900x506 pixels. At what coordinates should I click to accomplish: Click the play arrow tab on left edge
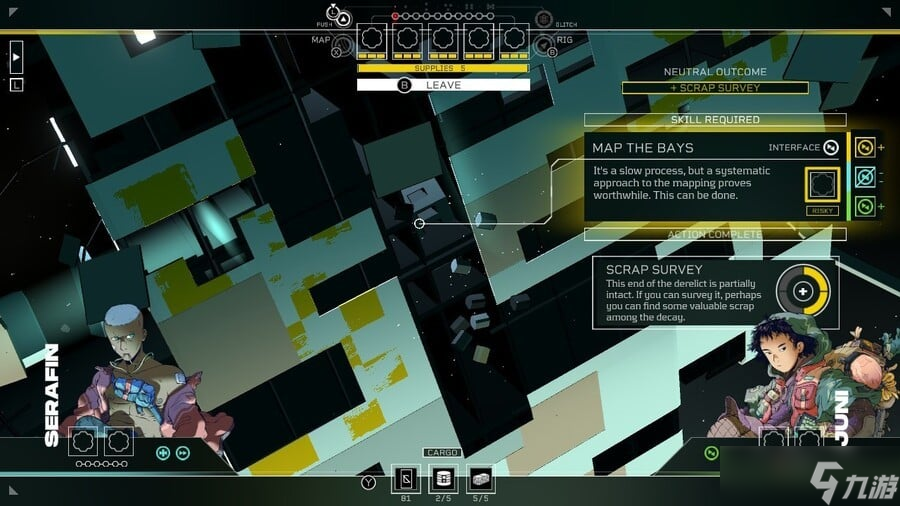16,58
